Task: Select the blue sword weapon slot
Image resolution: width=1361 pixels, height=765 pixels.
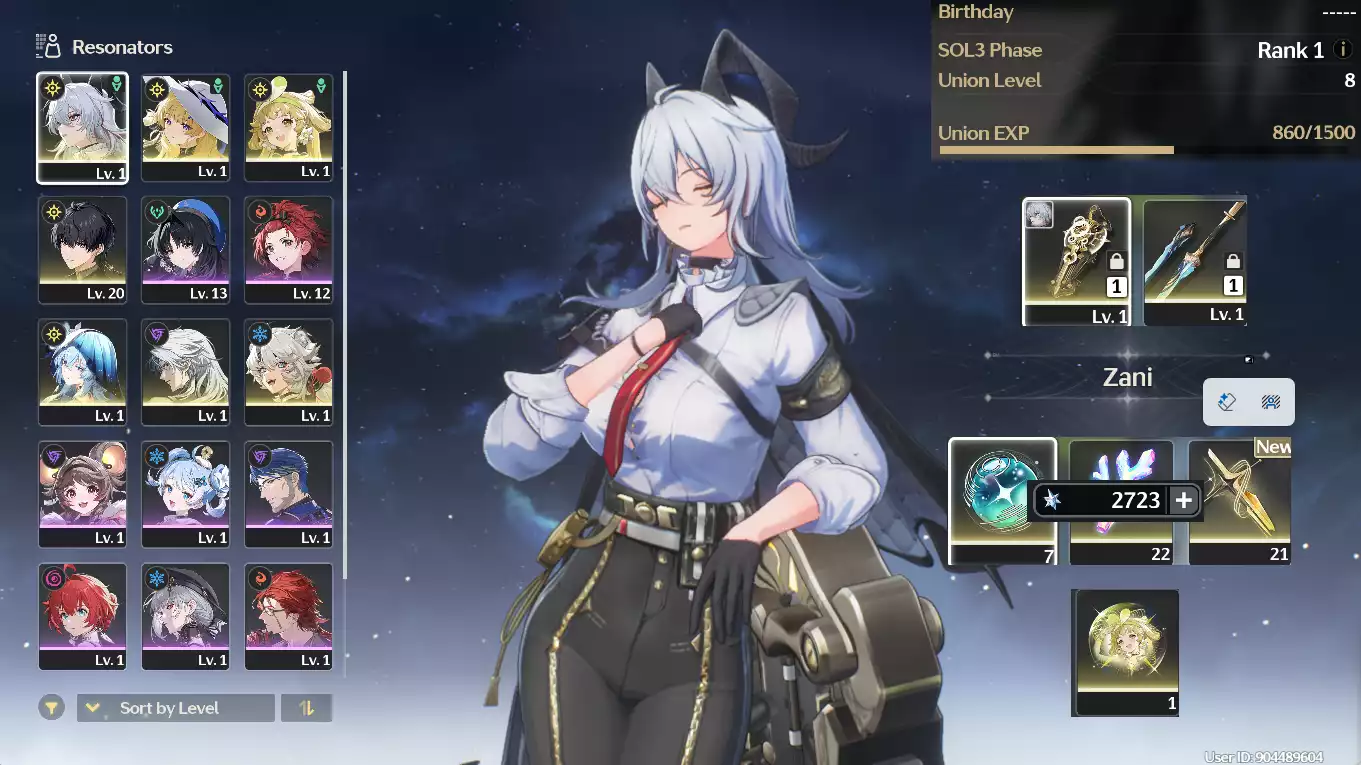Action: (1195, 261)
